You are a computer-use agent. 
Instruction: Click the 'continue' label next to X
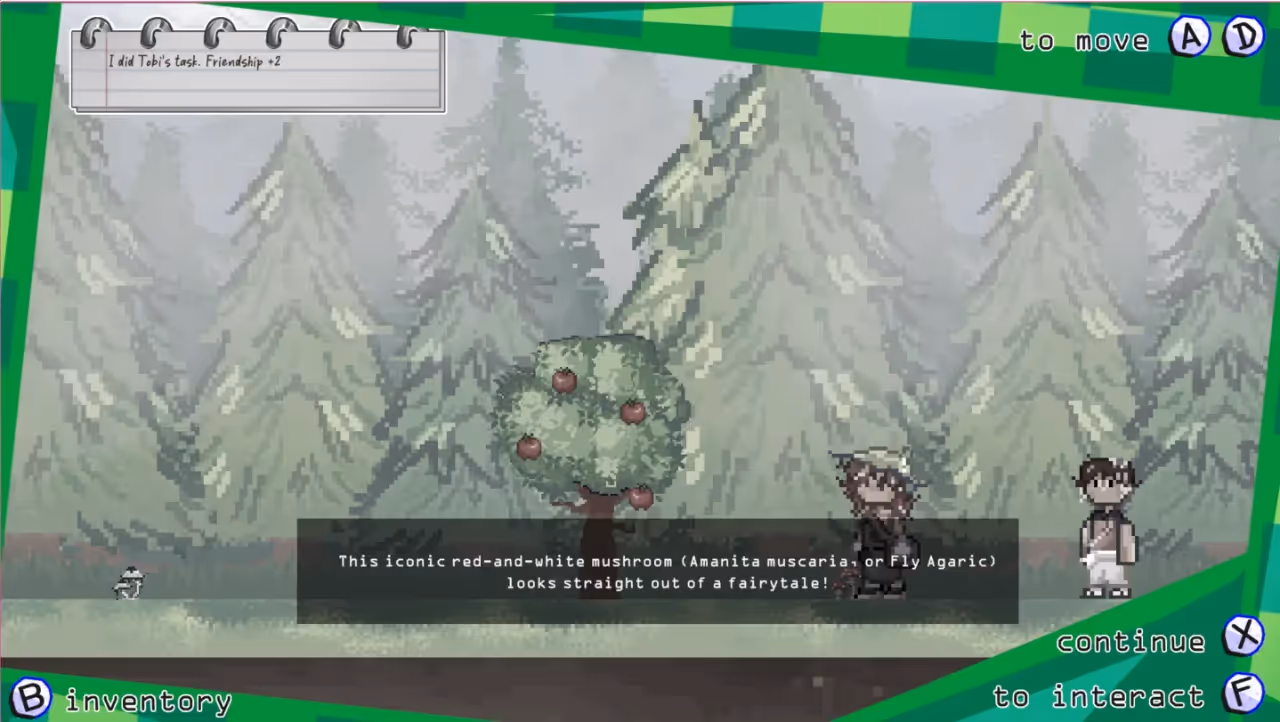pyautogui.click(x=1130, y=641)
